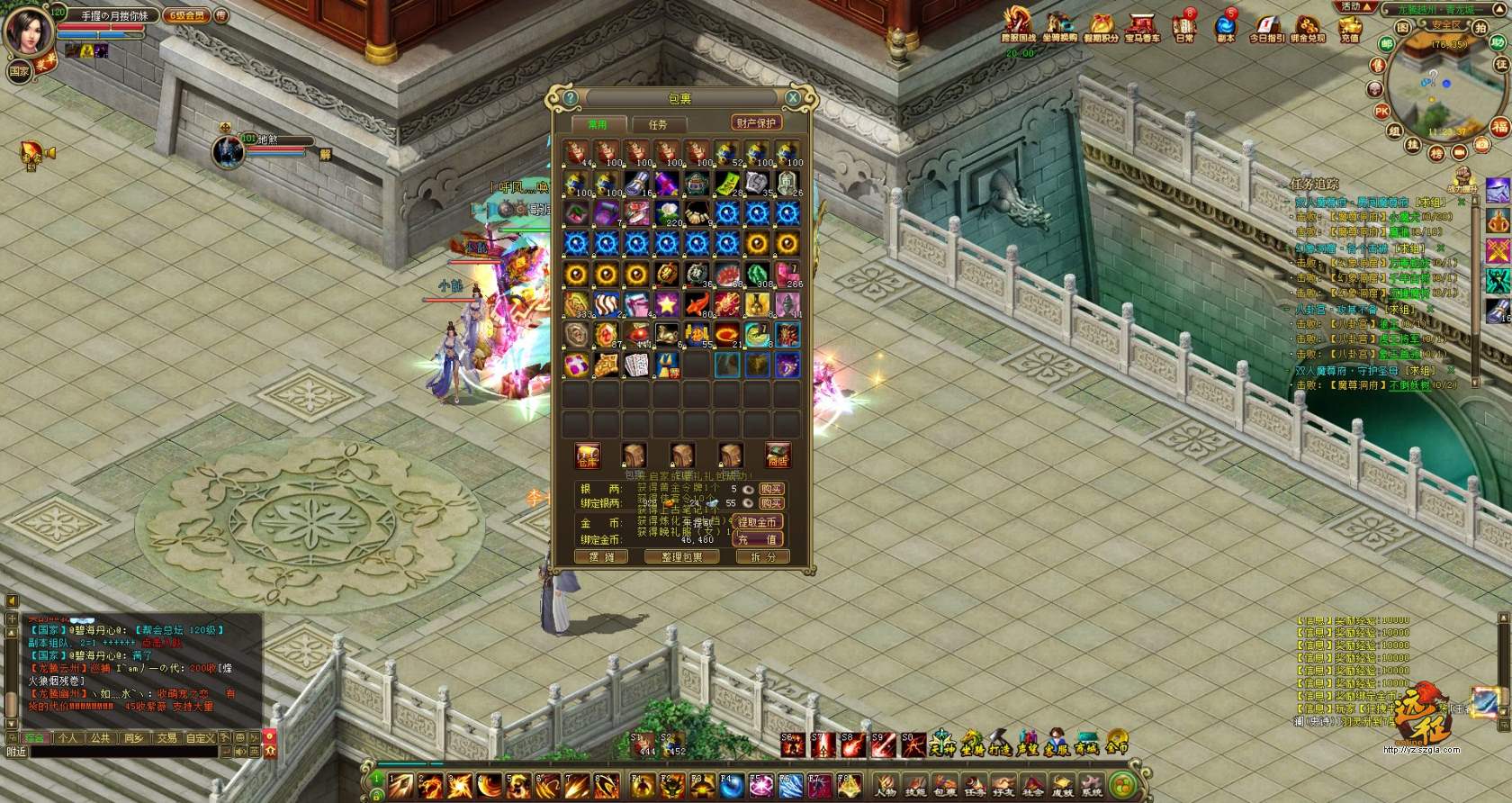Open the 仓库 warehouse chest icon
The height and width of the screenshot is (803, 1512).
[x=588, y=456]
